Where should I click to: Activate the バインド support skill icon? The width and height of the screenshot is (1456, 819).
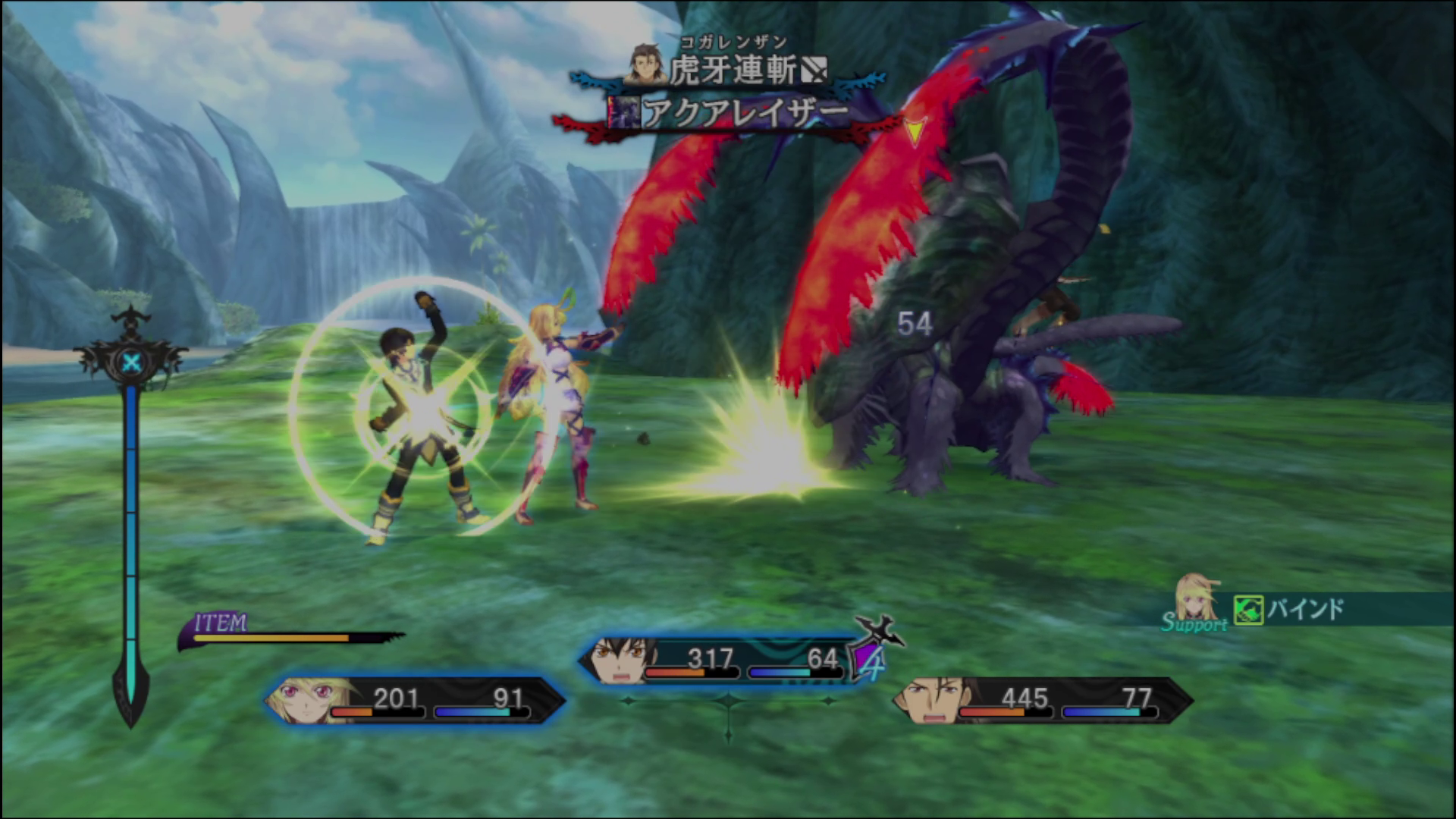coord(1247,610)
